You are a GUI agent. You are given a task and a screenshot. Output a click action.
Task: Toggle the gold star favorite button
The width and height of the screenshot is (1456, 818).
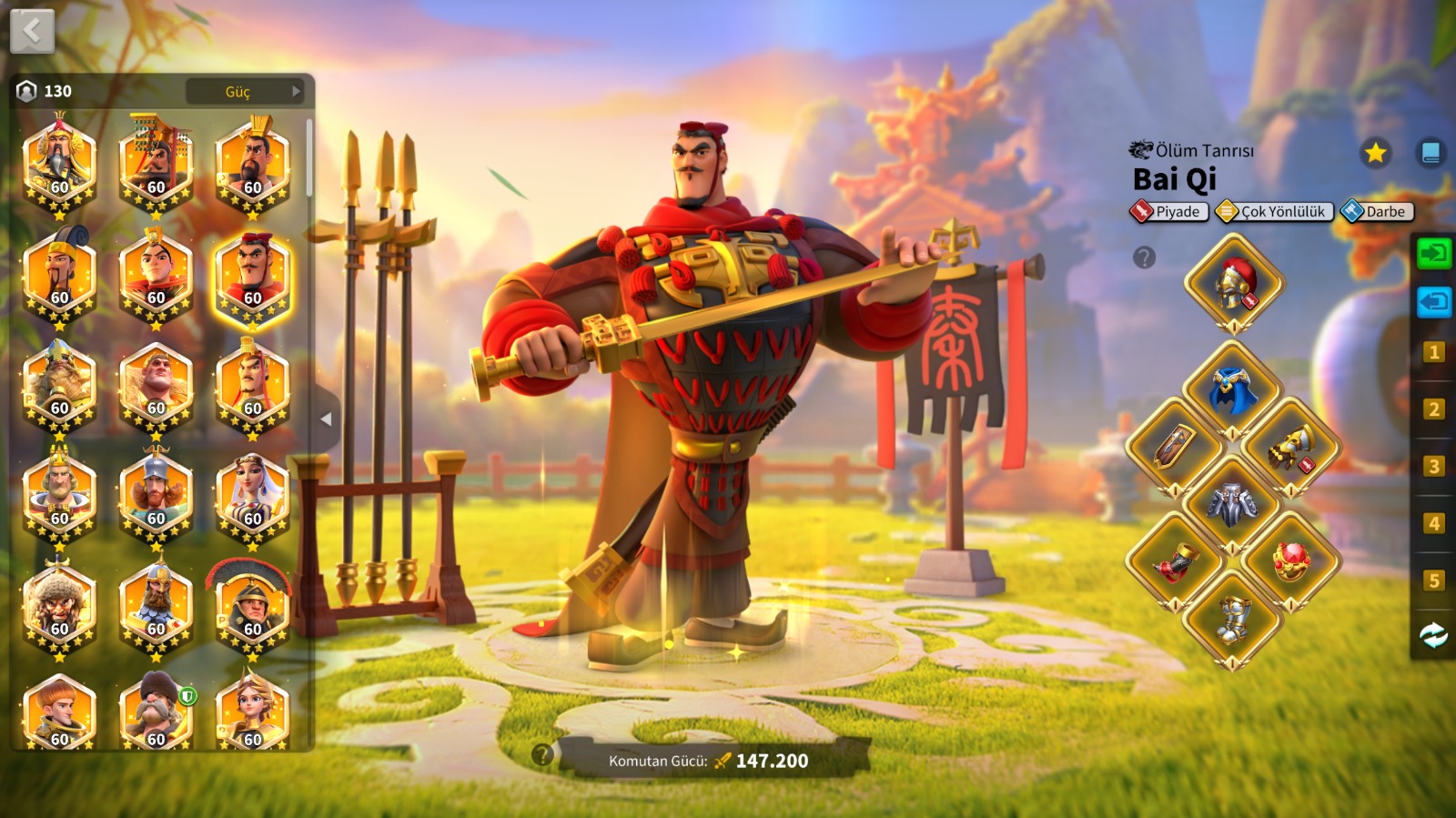1375,153
